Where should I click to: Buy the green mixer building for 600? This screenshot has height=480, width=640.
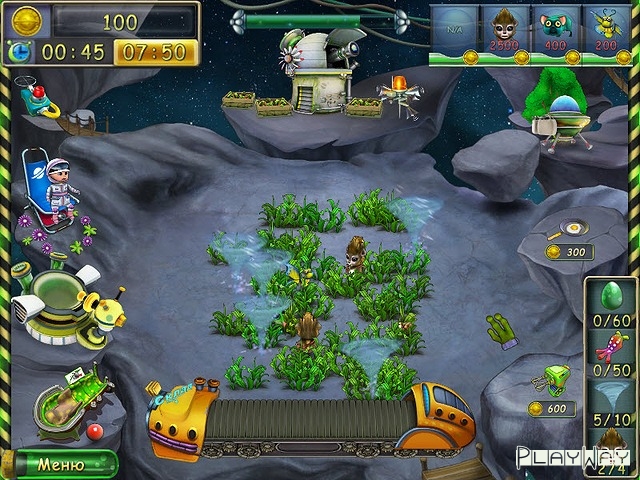click(551, 381)
